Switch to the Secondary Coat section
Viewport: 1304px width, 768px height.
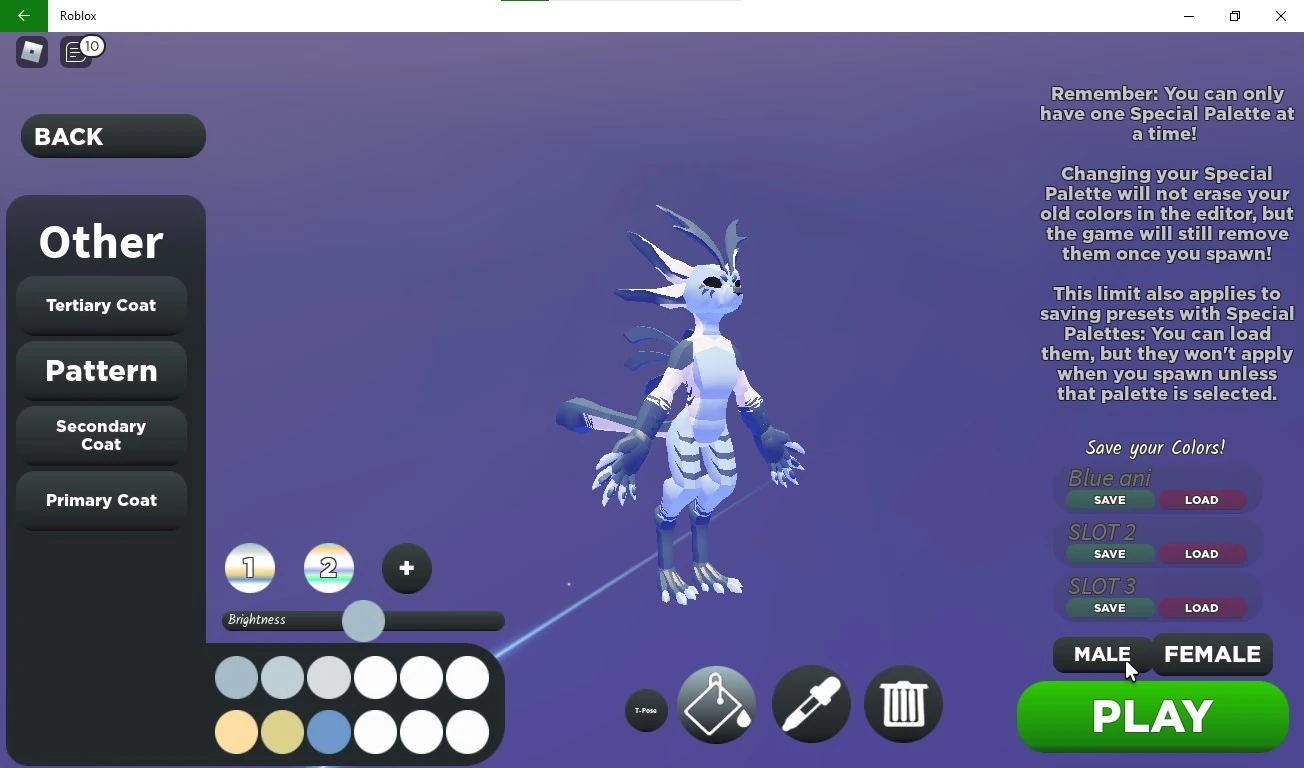101,435
